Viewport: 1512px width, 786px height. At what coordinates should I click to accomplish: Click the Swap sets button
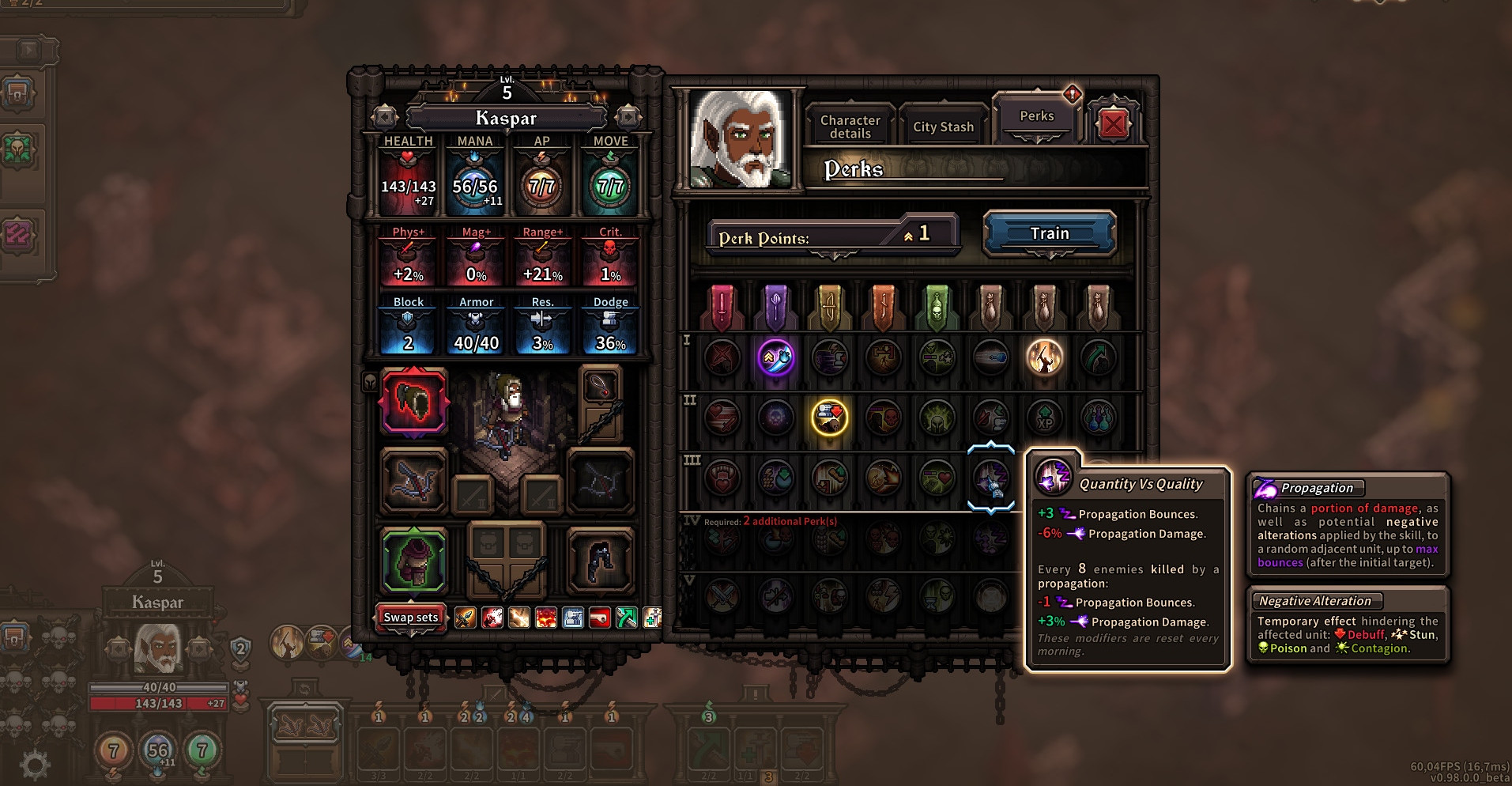pos(410,617)
